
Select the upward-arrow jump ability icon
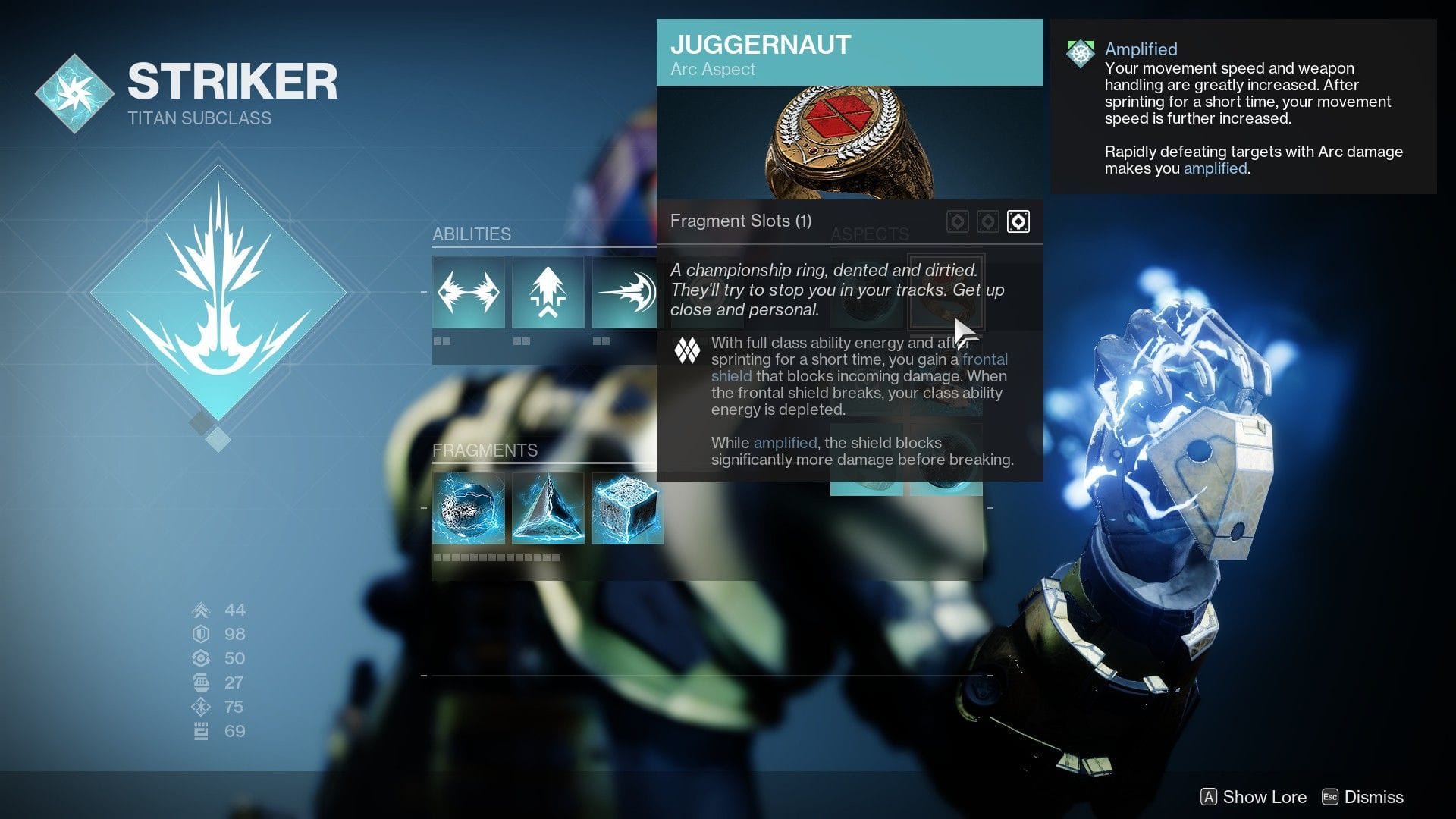(x=548, y=291)
